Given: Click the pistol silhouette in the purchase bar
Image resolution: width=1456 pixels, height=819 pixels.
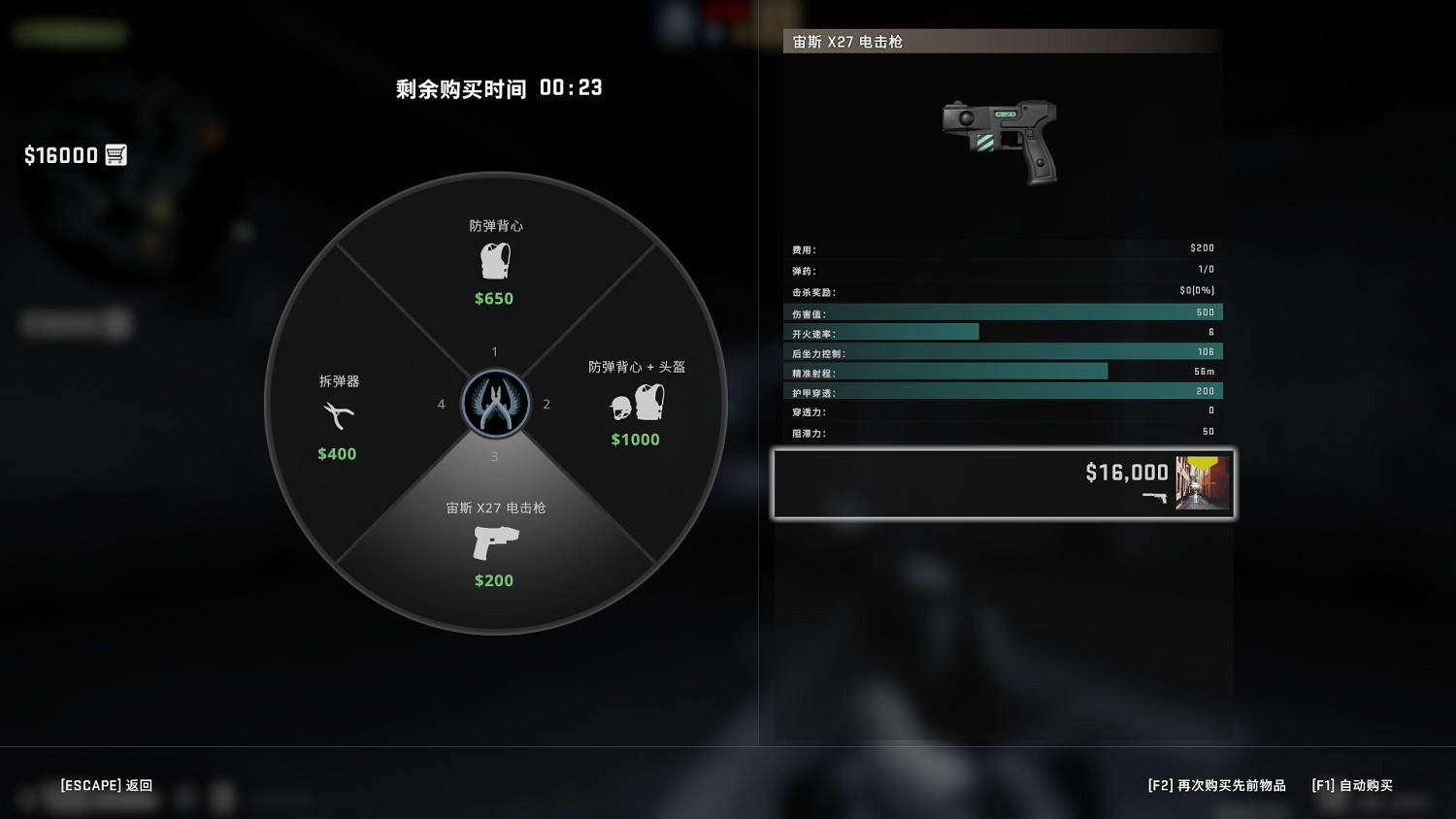Looking at the screenshot, I should pyautogui.click(x=1155, y=498).
